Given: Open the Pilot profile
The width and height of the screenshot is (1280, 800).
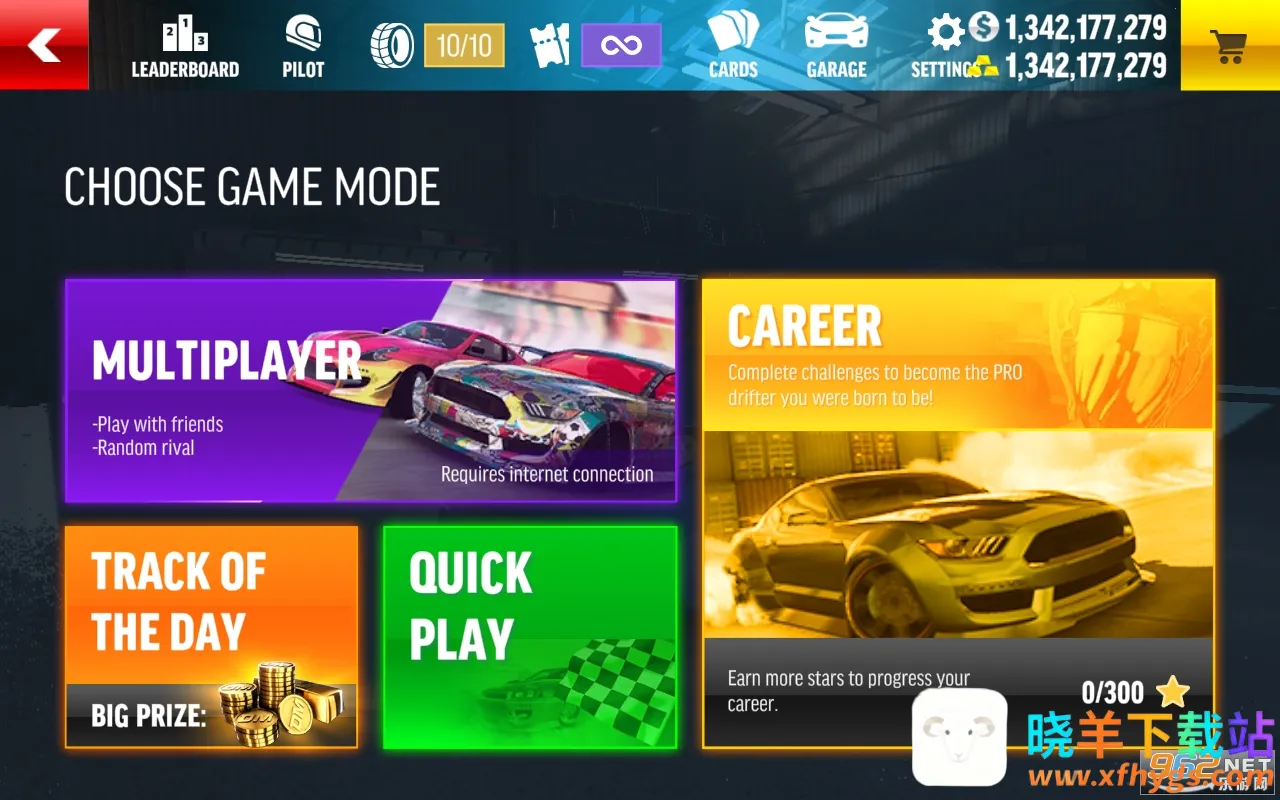Looking at the screenshot, I should pyautogui.click(x=303, y=47).
